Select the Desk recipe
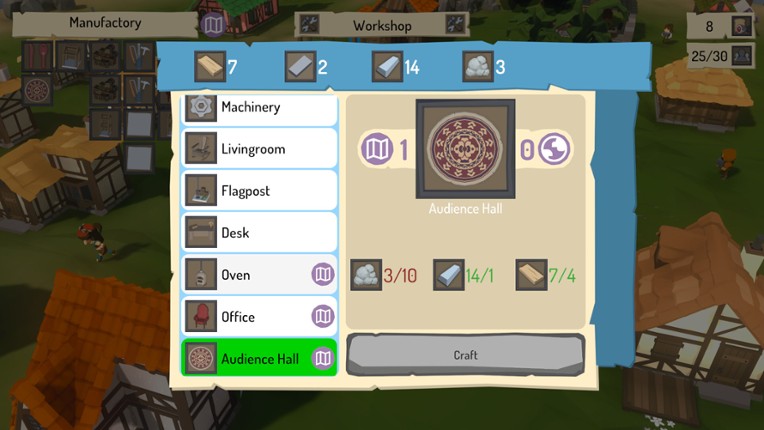This screenshot has height=430, width=764. 259,233
